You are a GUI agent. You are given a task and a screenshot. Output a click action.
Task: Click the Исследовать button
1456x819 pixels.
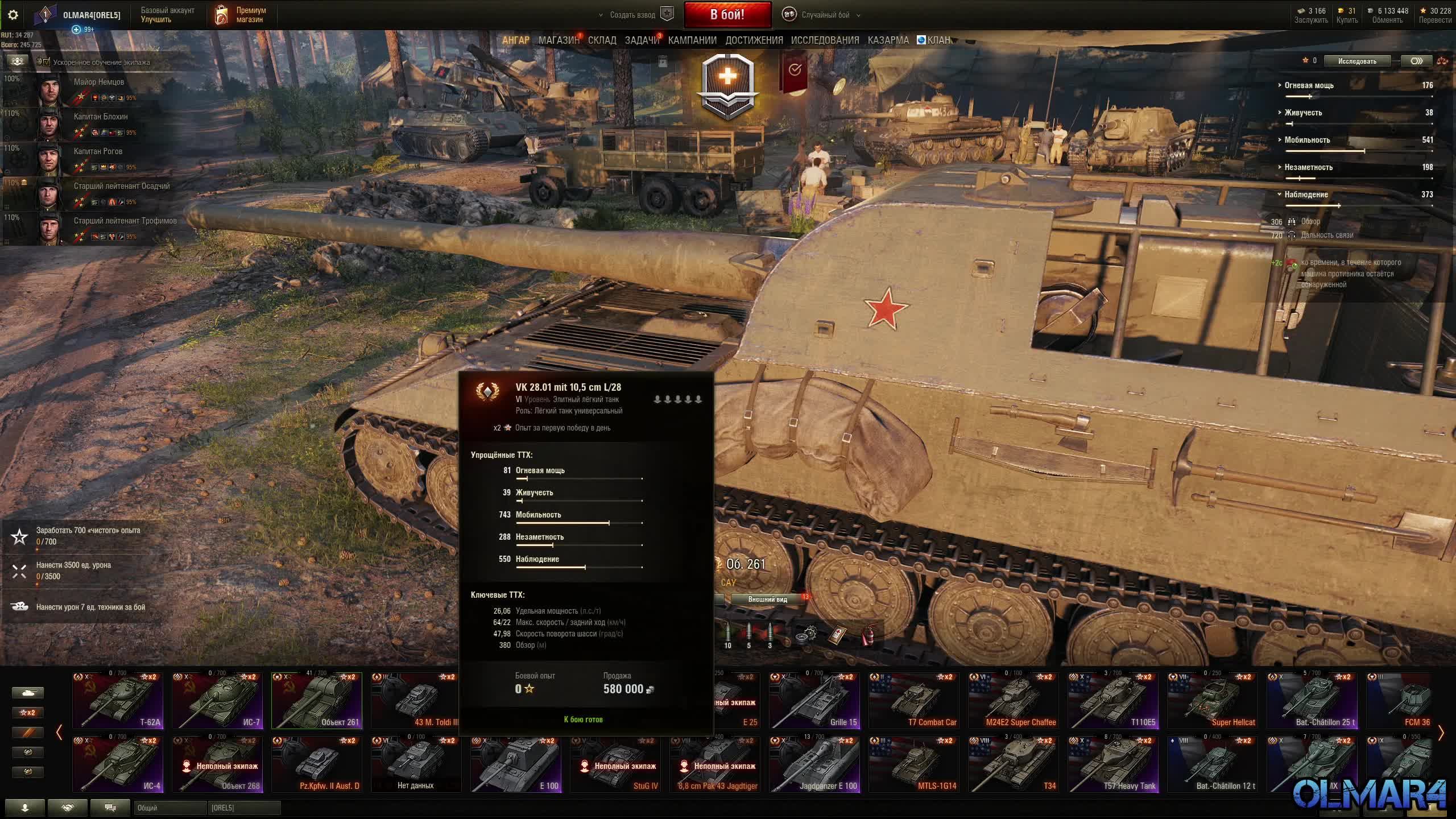pos(1357,61)
